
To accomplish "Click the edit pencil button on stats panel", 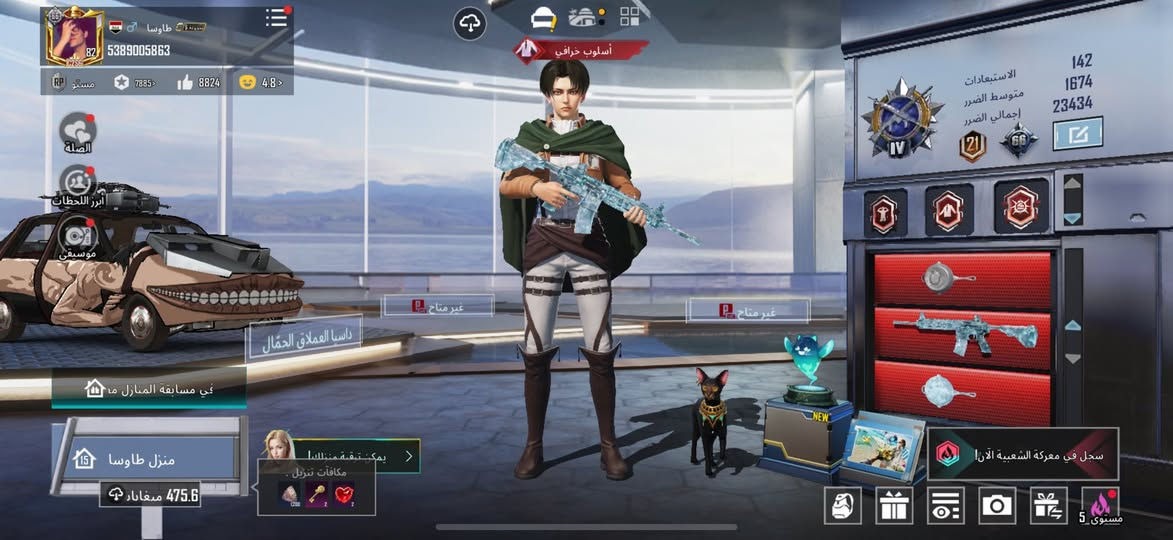I will click(1077, 133).
